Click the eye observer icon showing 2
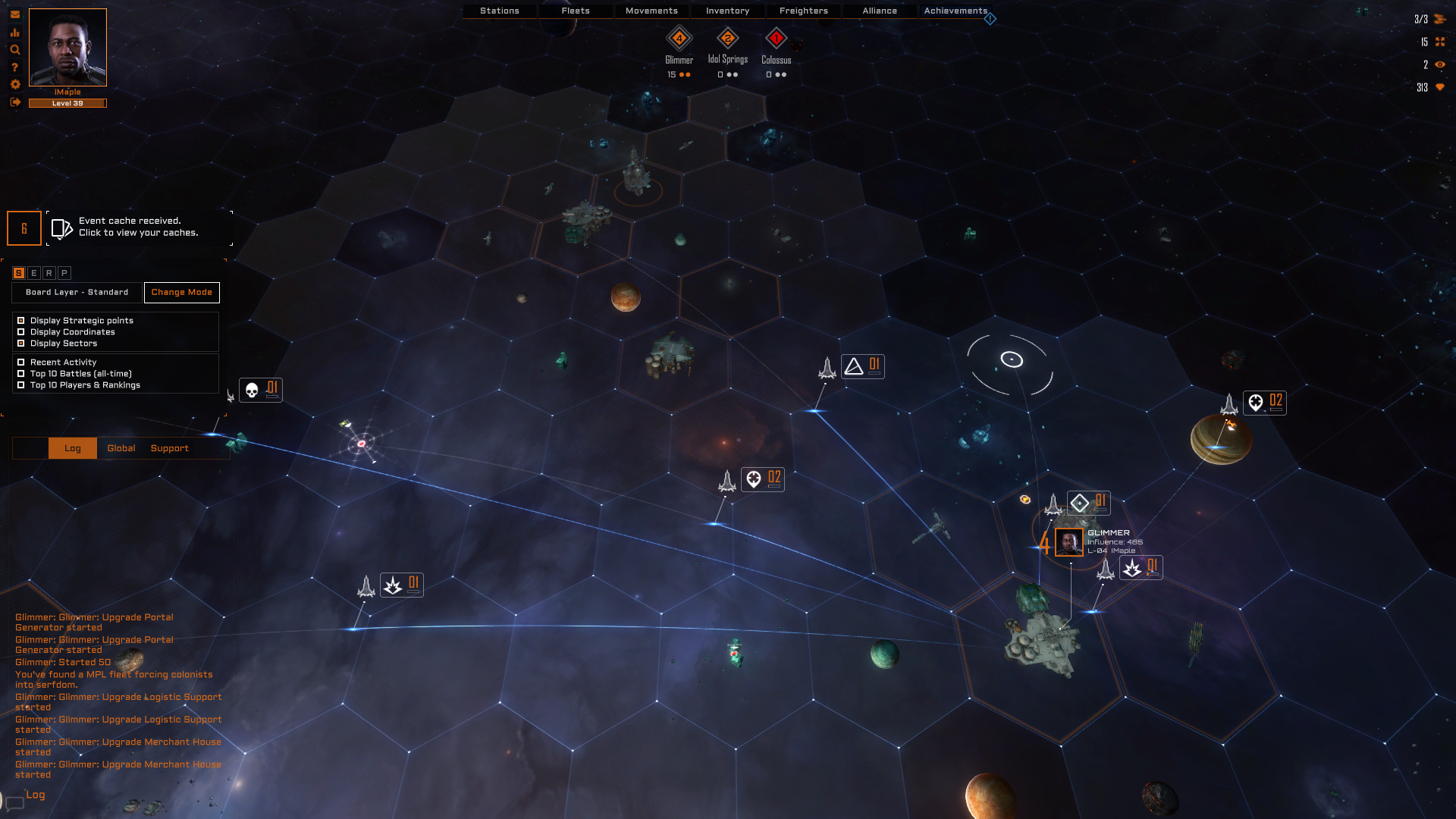 click(1440, 65)
